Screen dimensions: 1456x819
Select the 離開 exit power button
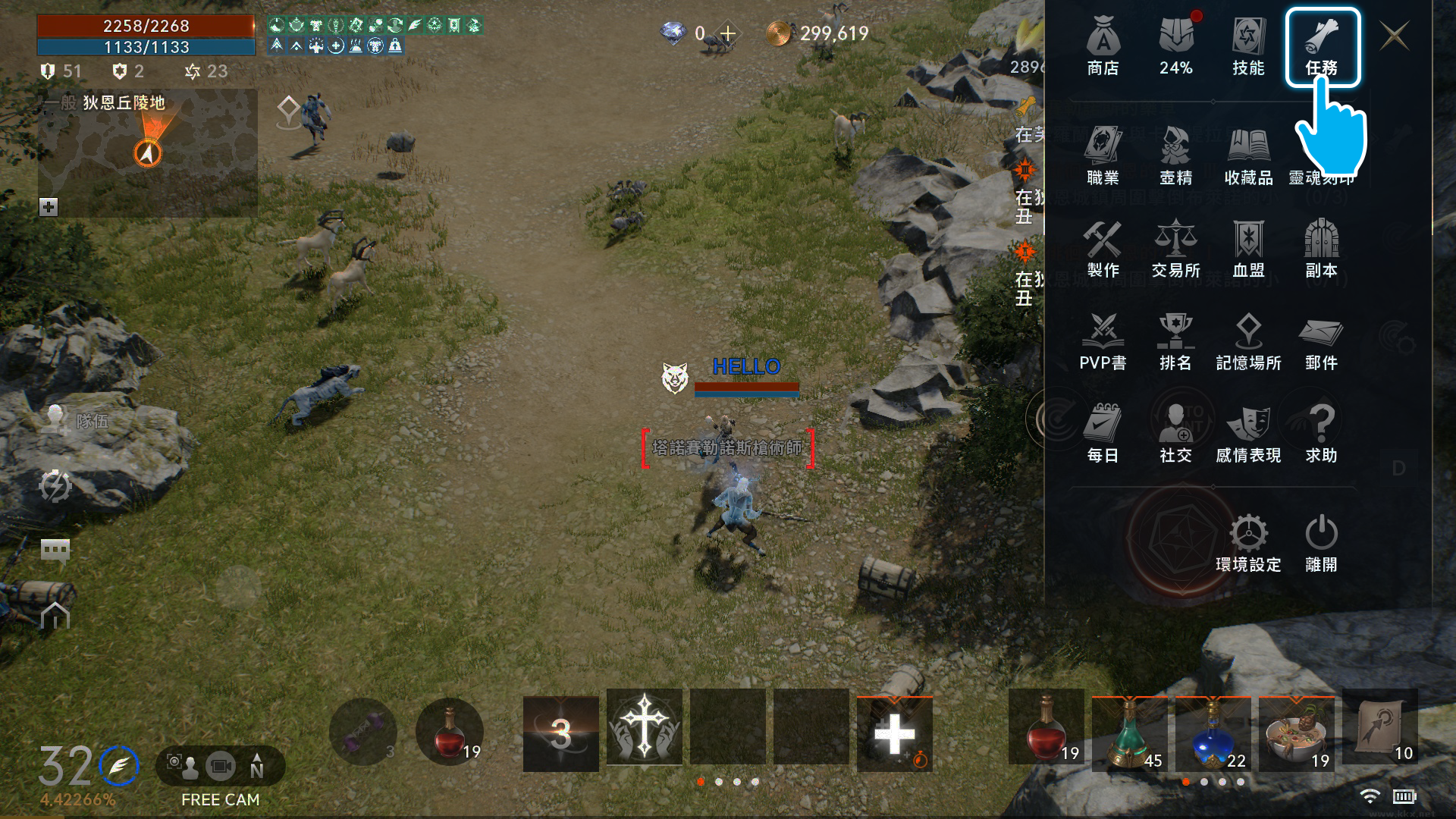point(1321,543)
